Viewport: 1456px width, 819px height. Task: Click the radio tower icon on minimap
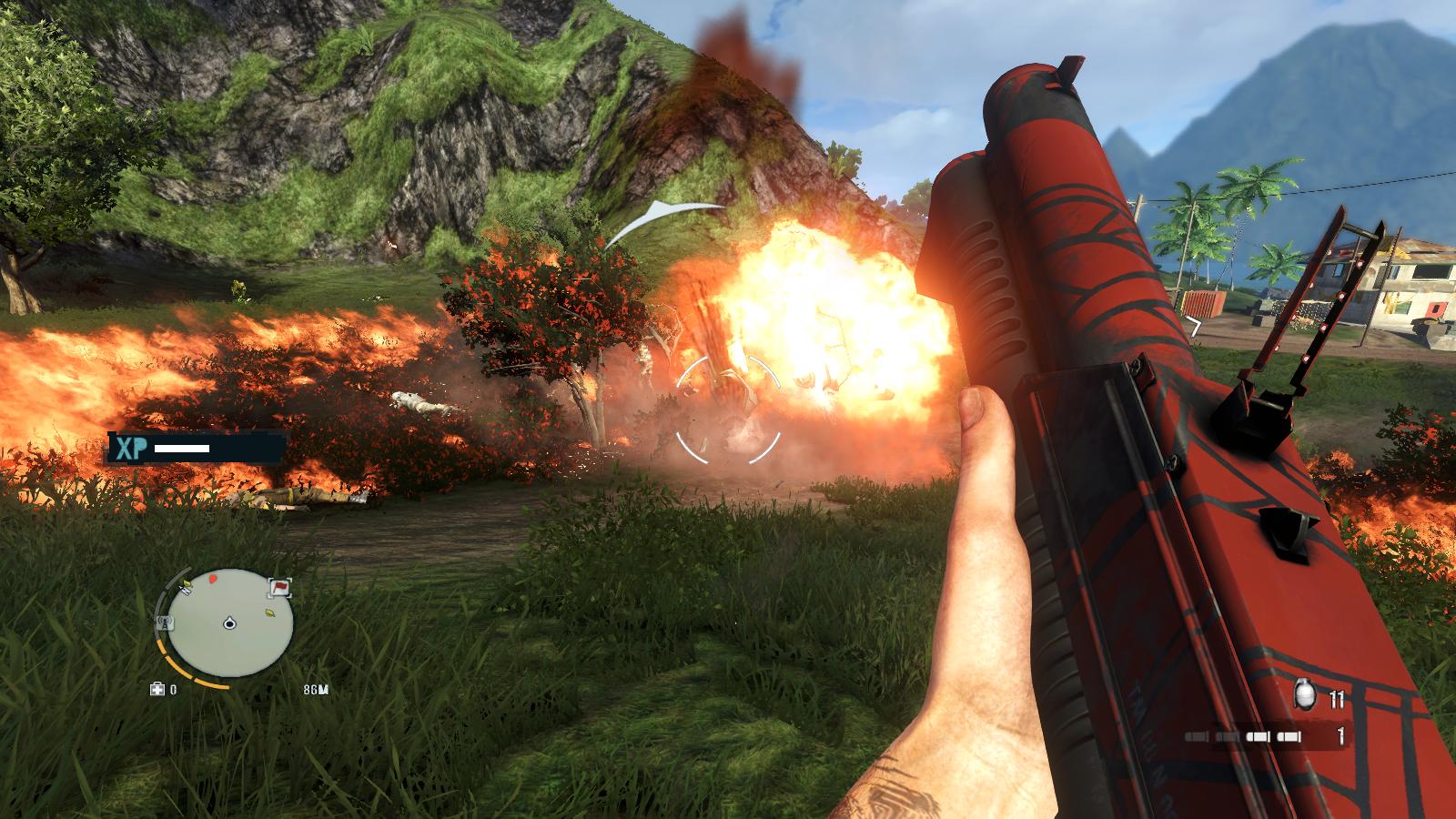[x=166, y=622]
